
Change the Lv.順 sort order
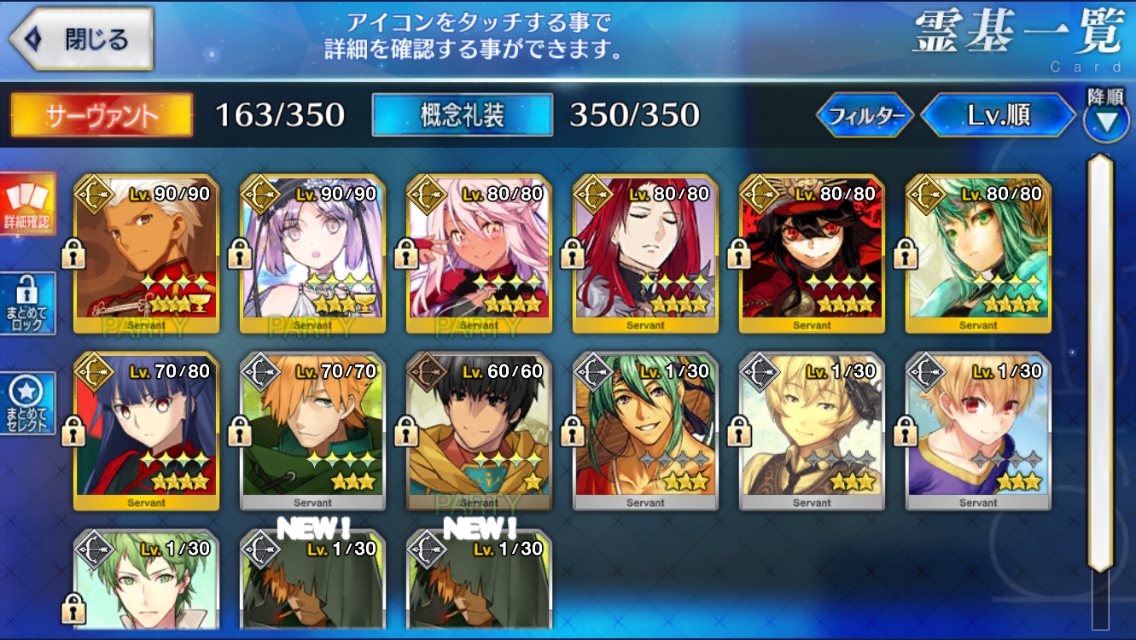click(998, 116)
